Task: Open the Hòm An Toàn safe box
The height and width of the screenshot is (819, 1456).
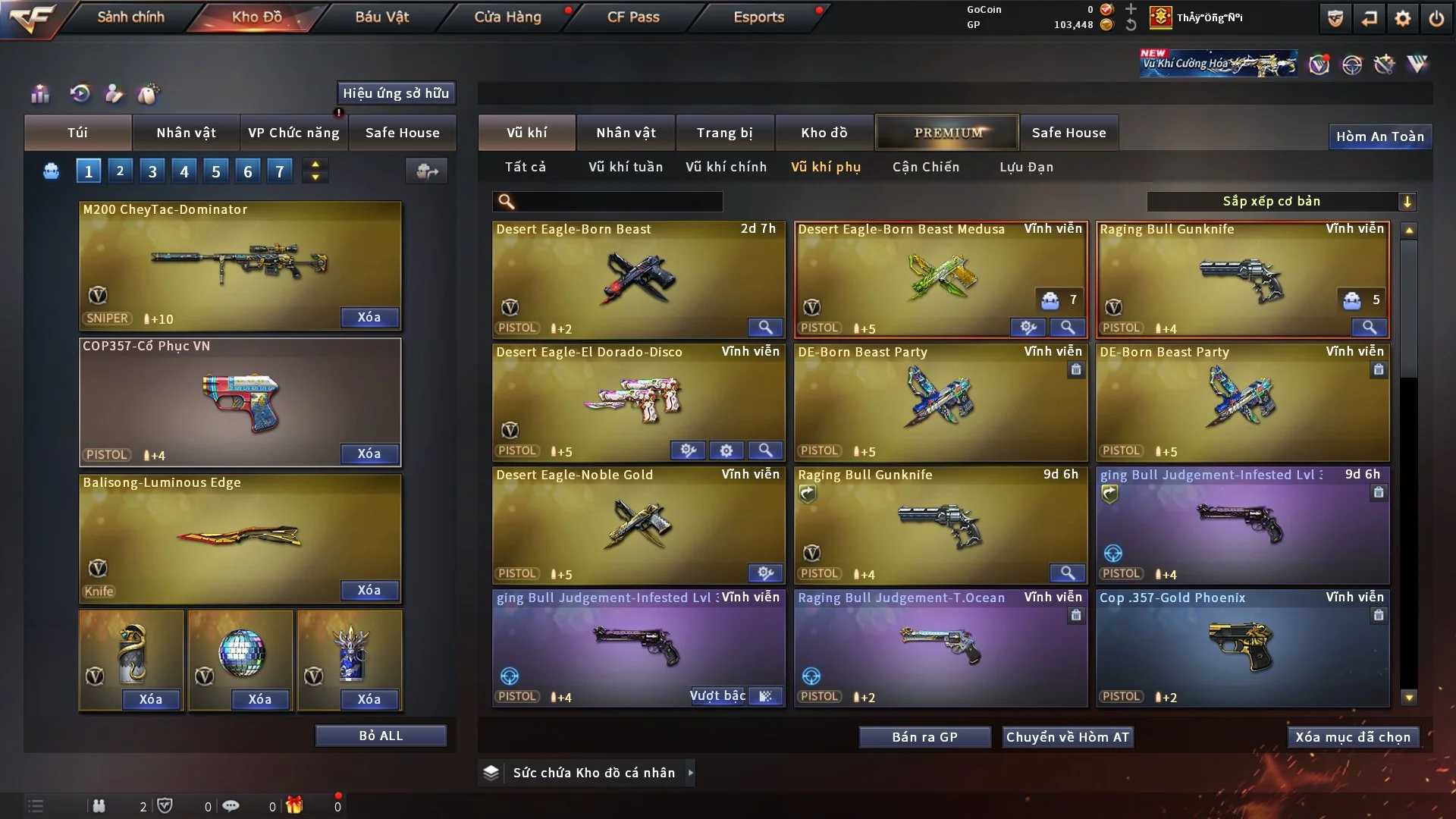Action: pyautogui.click(x=1379, y=136)
